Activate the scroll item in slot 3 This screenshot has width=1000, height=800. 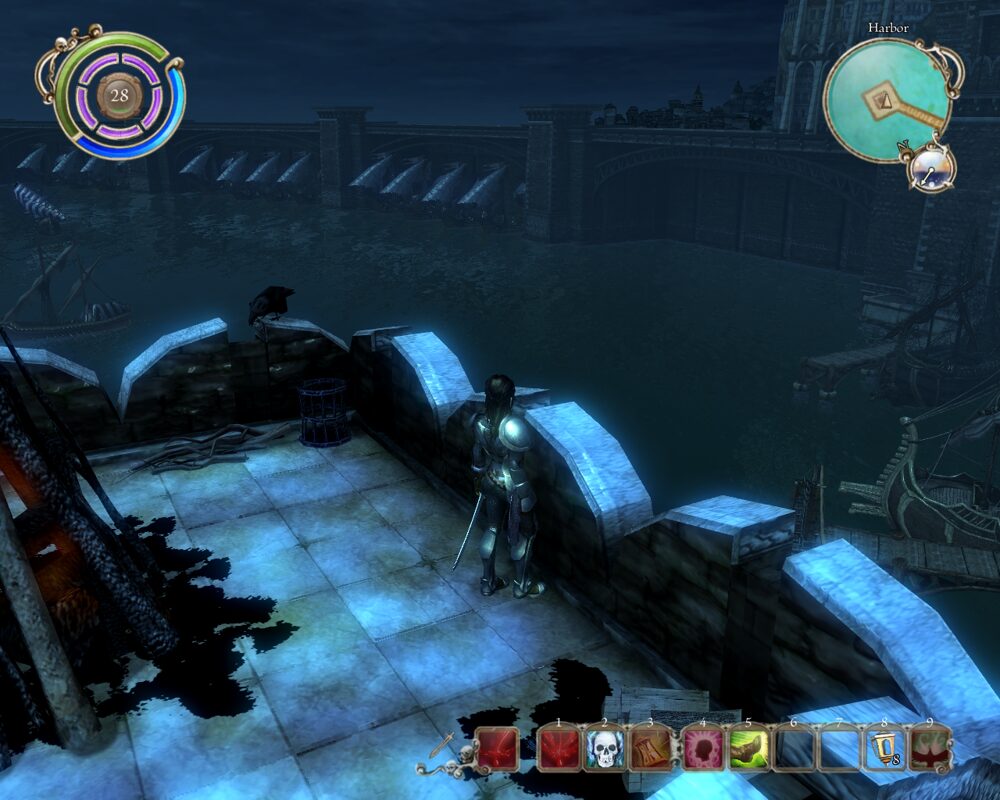pyautogui.click(x=650, y=748)
